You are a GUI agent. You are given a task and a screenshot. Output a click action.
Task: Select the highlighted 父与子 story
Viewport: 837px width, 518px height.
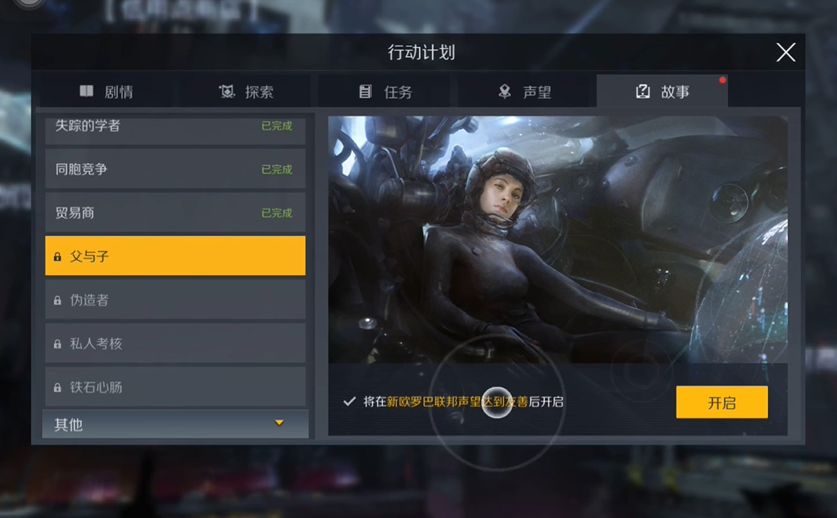pos(175,256)
